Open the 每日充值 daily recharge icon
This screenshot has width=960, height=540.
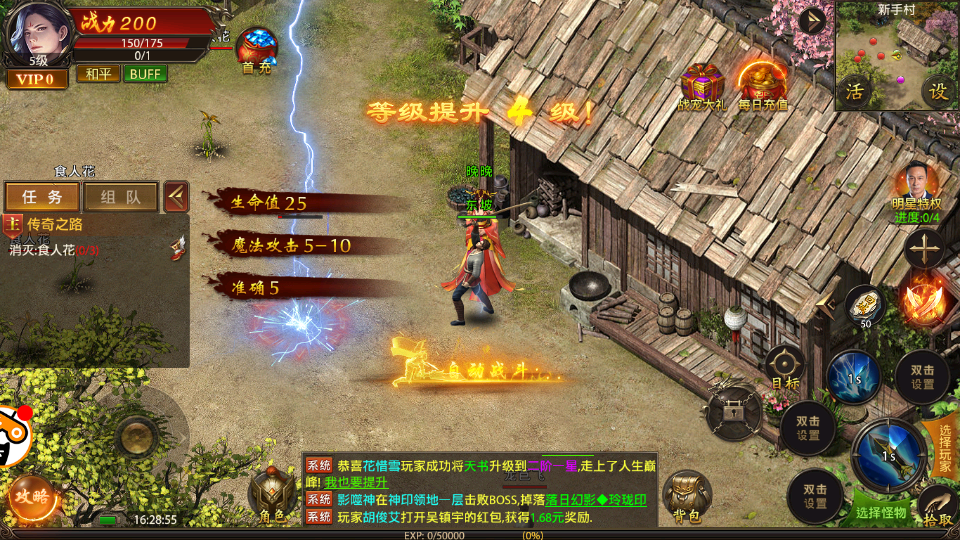coord(762,83)
